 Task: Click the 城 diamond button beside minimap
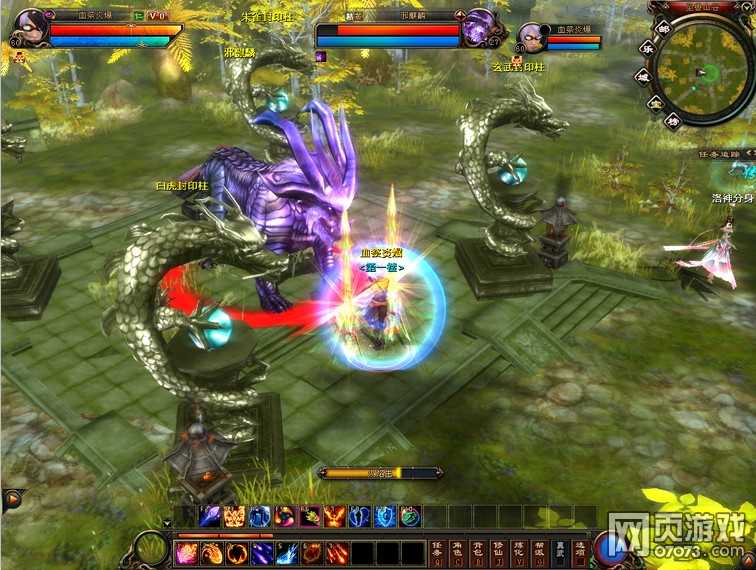tap(643, 76)
